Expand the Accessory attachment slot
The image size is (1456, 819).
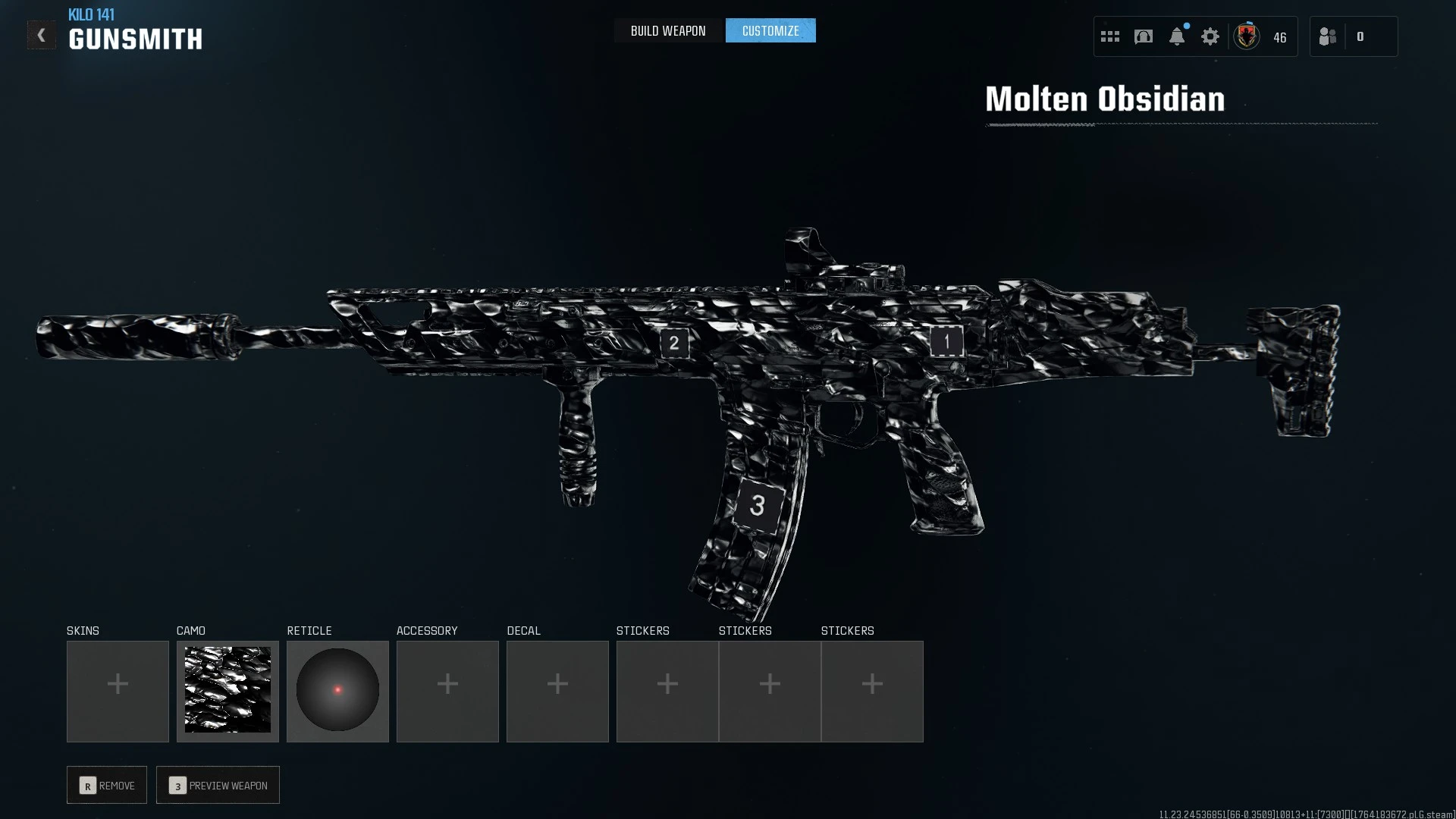(x=447, y=690)
